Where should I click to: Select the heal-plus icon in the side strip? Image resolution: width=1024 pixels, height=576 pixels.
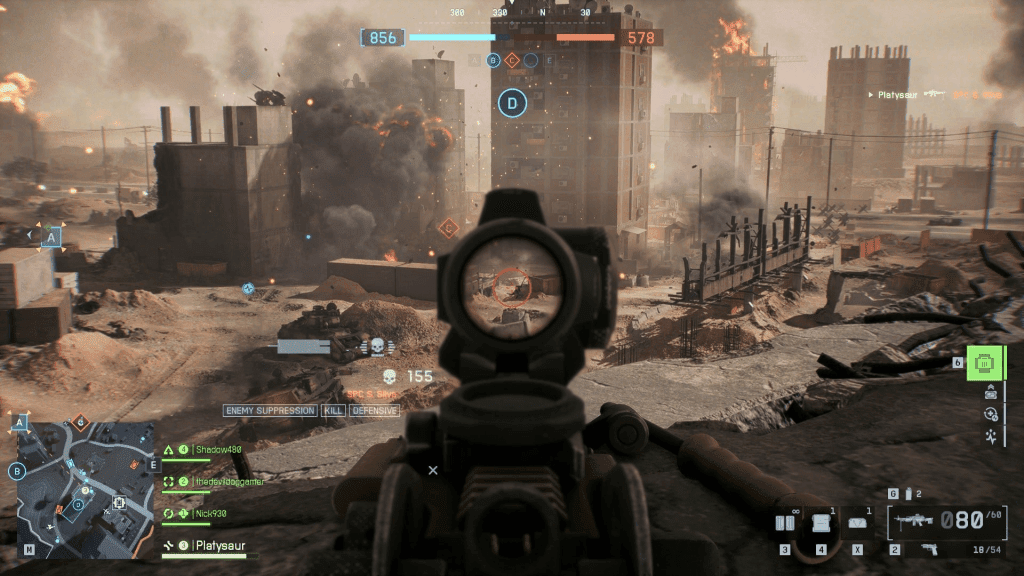point(990,414)
